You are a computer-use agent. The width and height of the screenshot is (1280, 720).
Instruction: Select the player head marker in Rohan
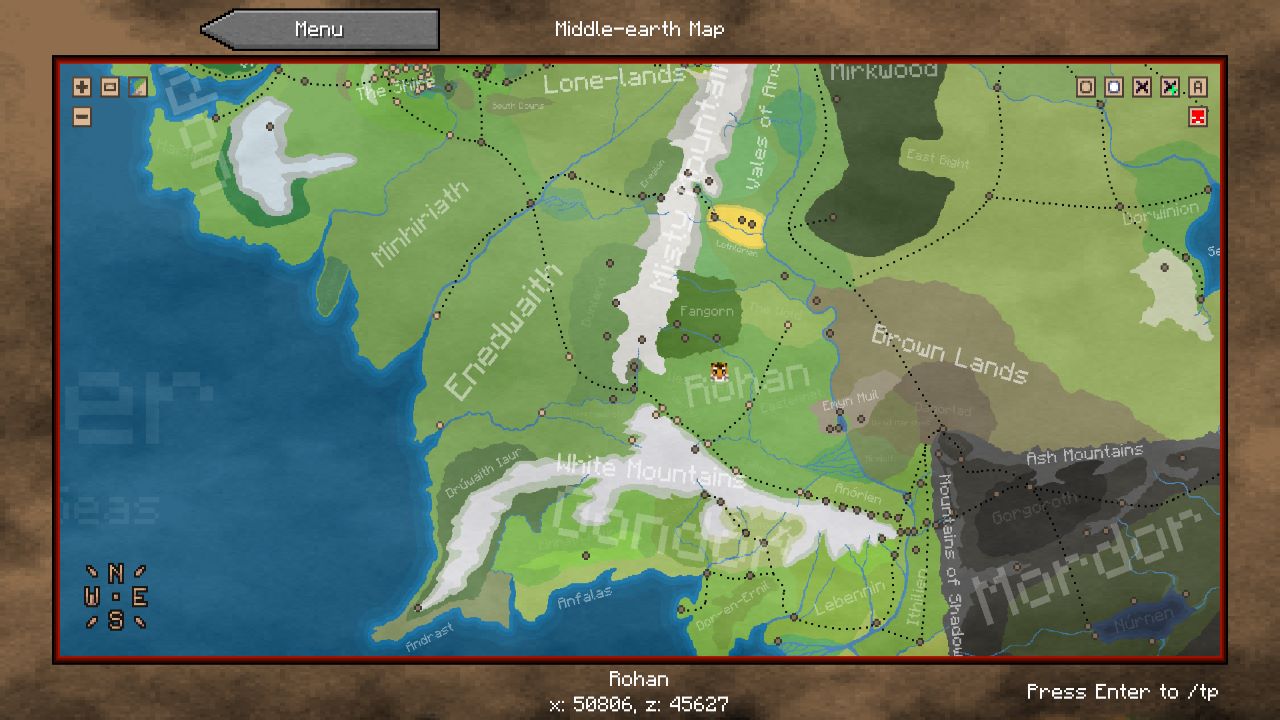[719, 372]
